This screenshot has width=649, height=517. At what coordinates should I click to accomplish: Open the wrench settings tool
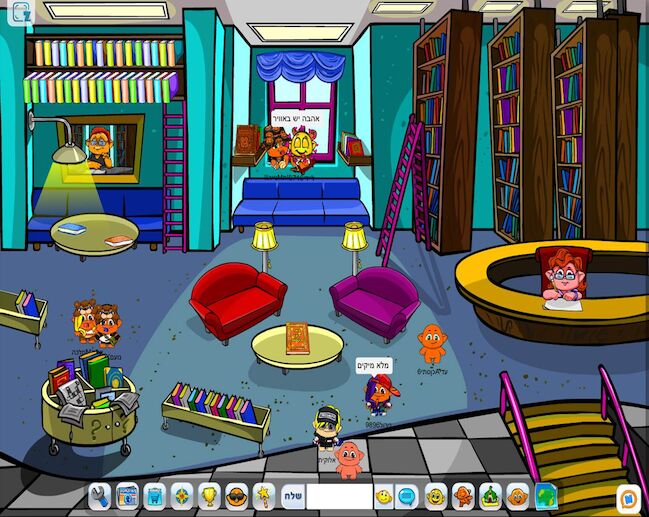[99, 495]
